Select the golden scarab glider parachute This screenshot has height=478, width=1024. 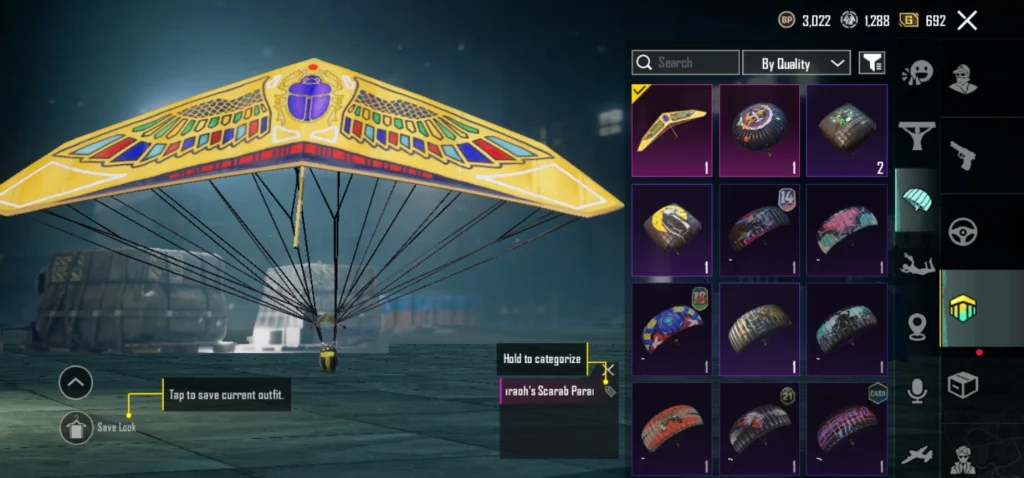tap(672, 130)
